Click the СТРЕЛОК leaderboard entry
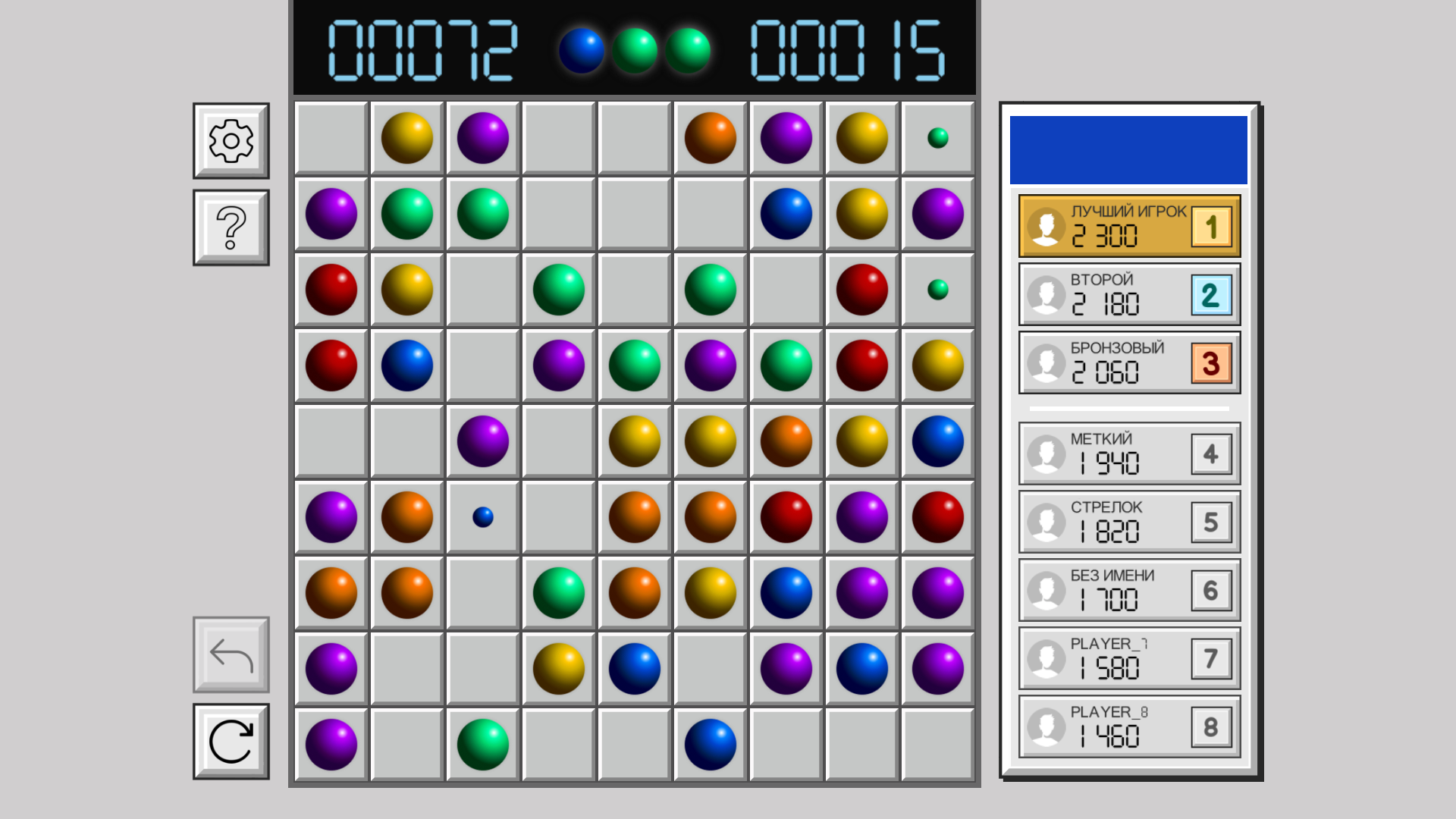The width and height of the screenshot is (1456, 819). [x=1128, y=521]
